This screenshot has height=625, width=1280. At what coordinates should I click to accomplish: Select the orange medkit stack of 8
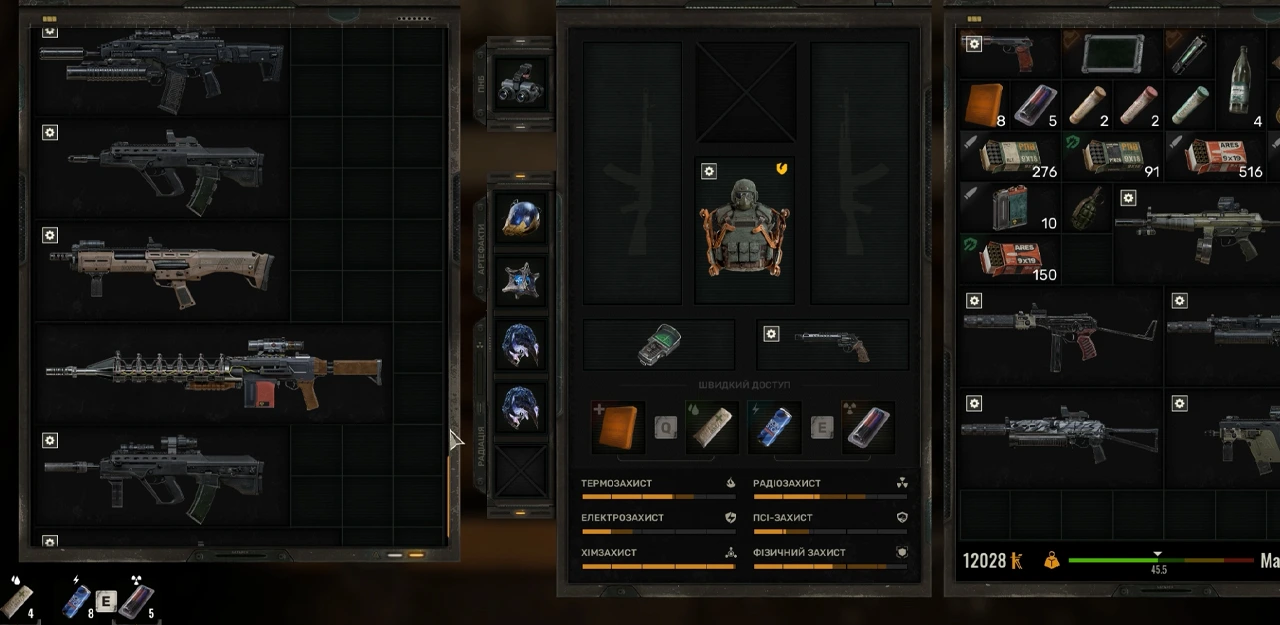coord(984,105)
